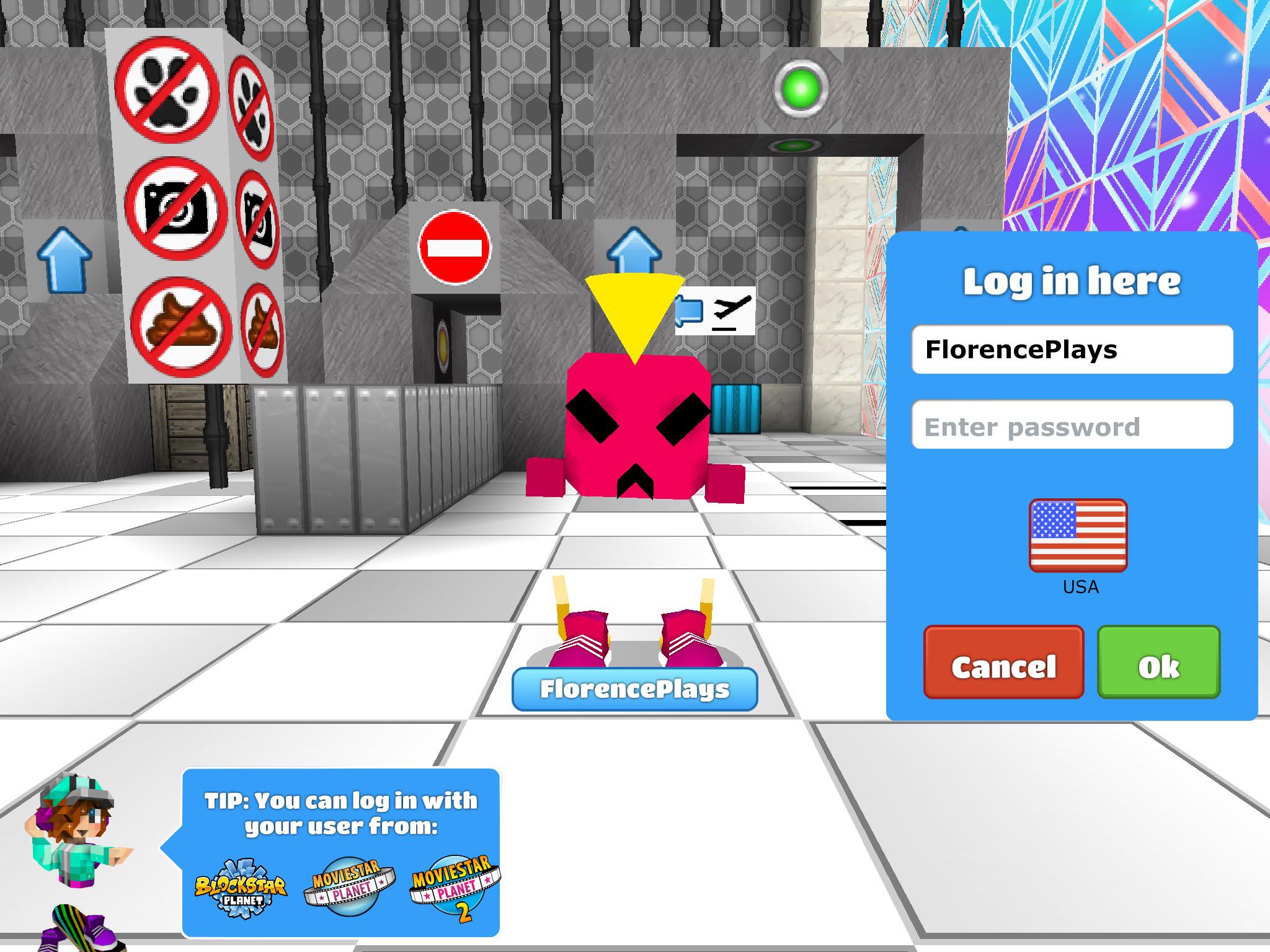Click the USA flag icon
The image size is (1270, 952).
[1078, 535]
